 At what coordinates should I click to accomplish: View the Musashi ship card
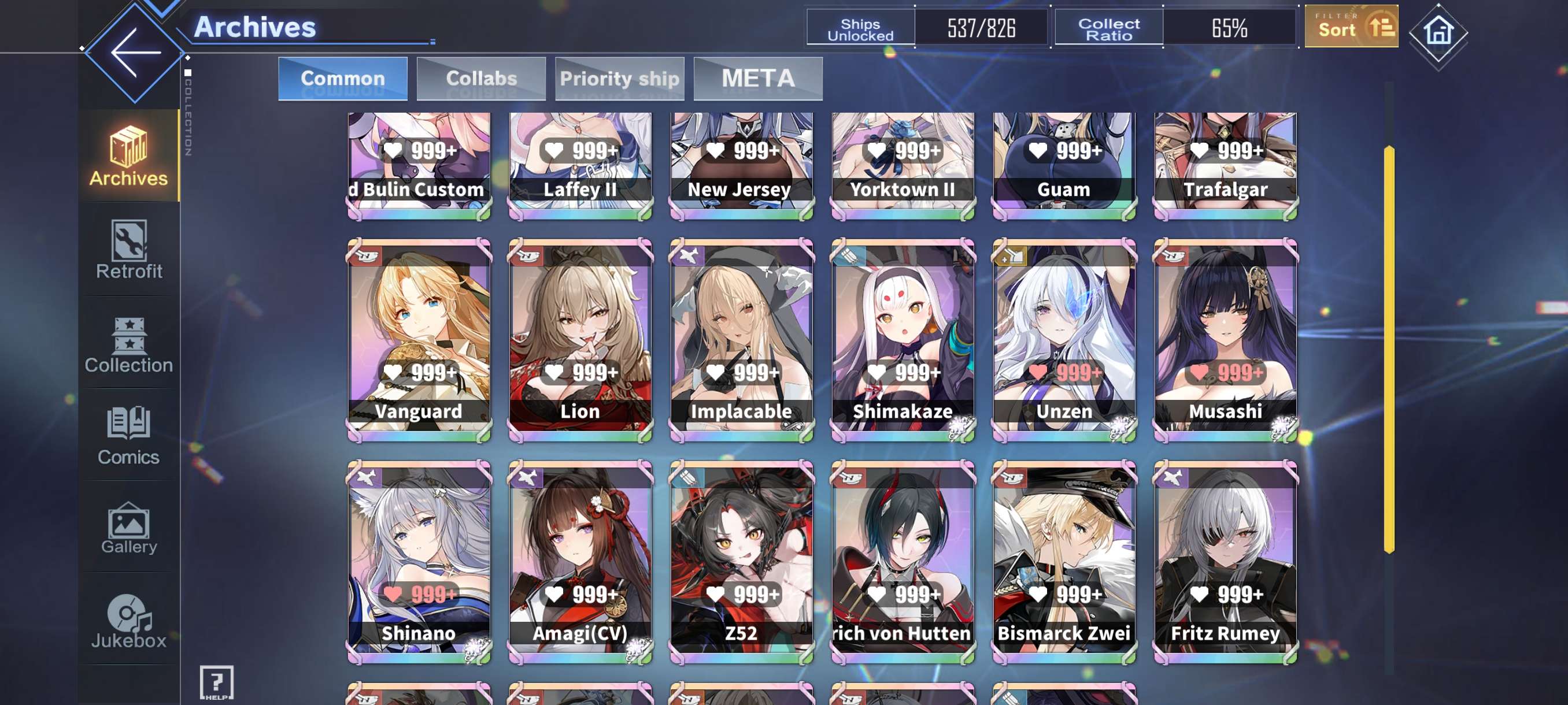(x=1225, y=339)
